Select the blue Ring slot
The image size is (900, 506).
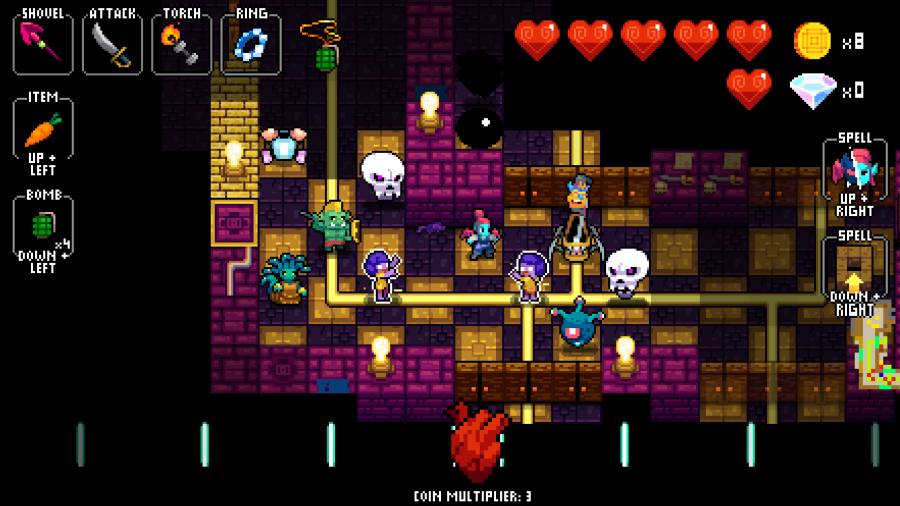pyautogui.click(x=250, y=43)
